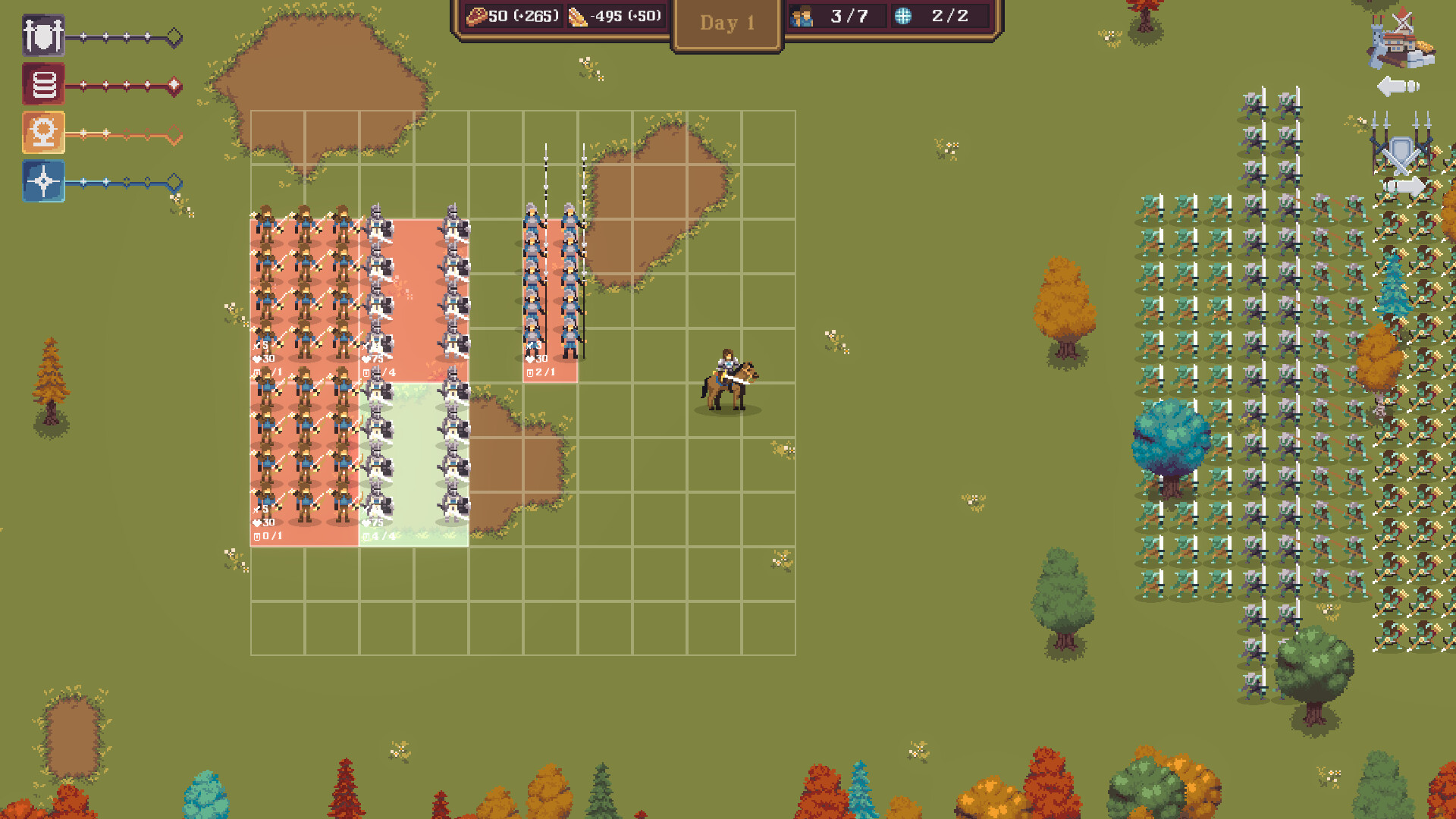Select the orange halo faction icon
This screenshot has height=819, width=1456.
click(x=43, y=133)
